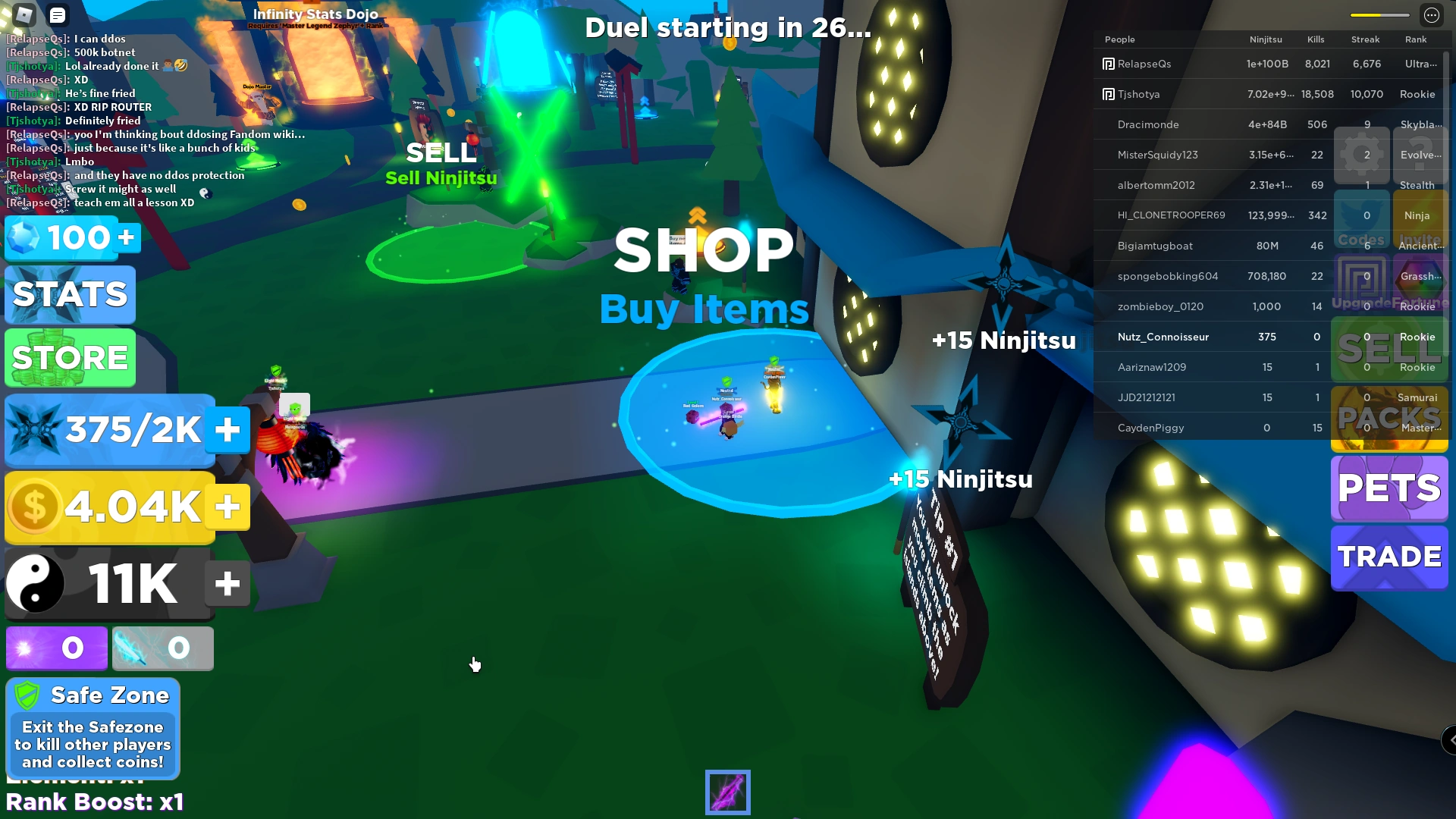Open the PETS panel
Viewport: 1456px width, 819px height.
[x=1389, y=489]
